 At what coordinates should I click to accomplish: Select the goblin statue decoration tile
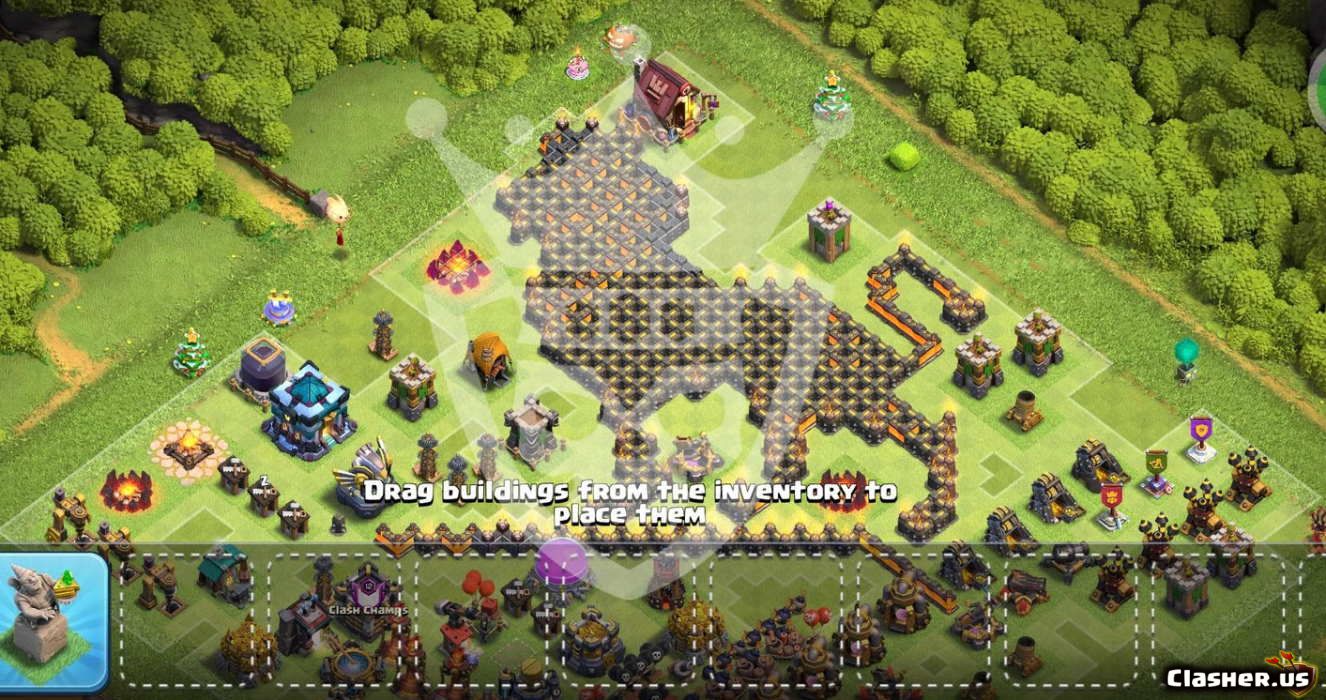(52, 620)
